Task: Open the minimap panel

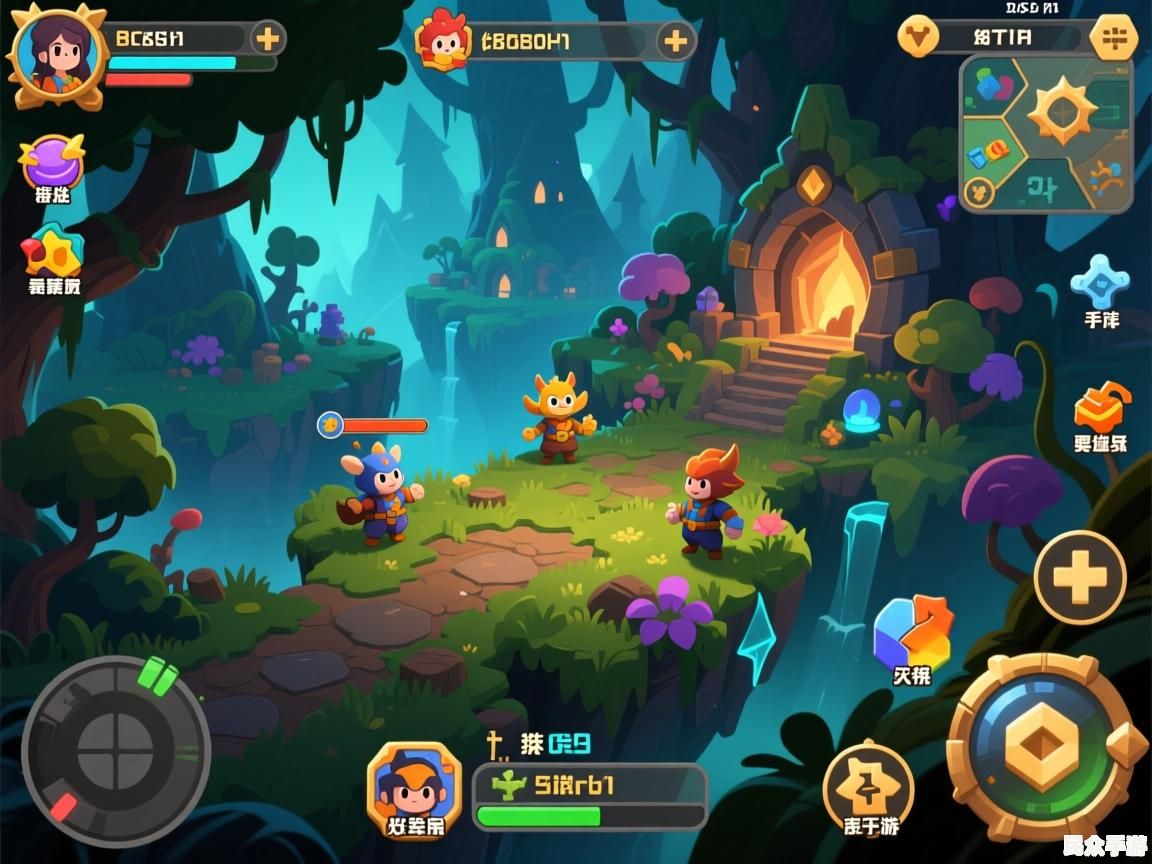Action: click(1046, 133)
